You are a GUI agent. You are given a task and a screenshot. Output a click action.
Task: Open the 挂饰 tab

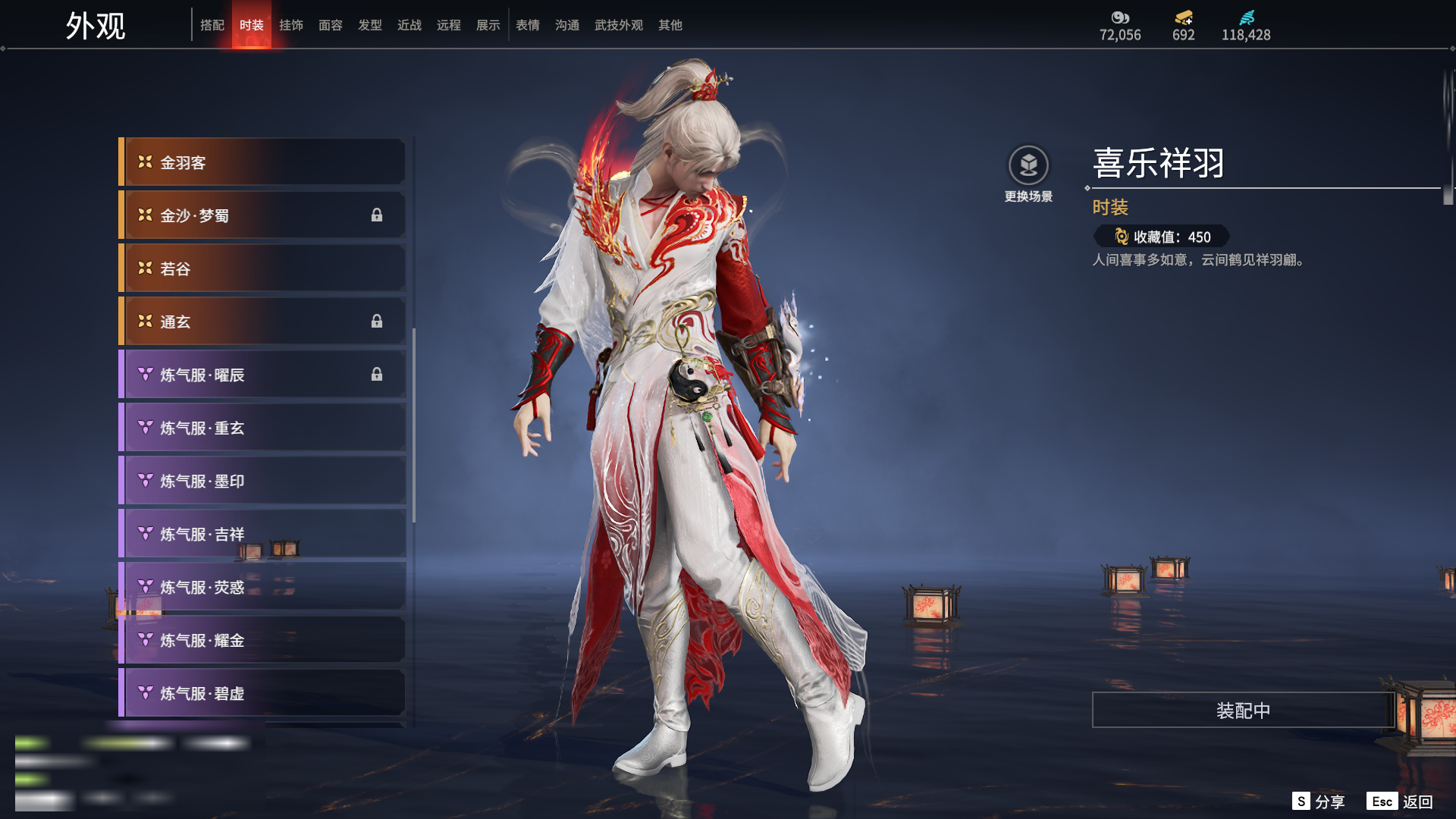point(291,25)
